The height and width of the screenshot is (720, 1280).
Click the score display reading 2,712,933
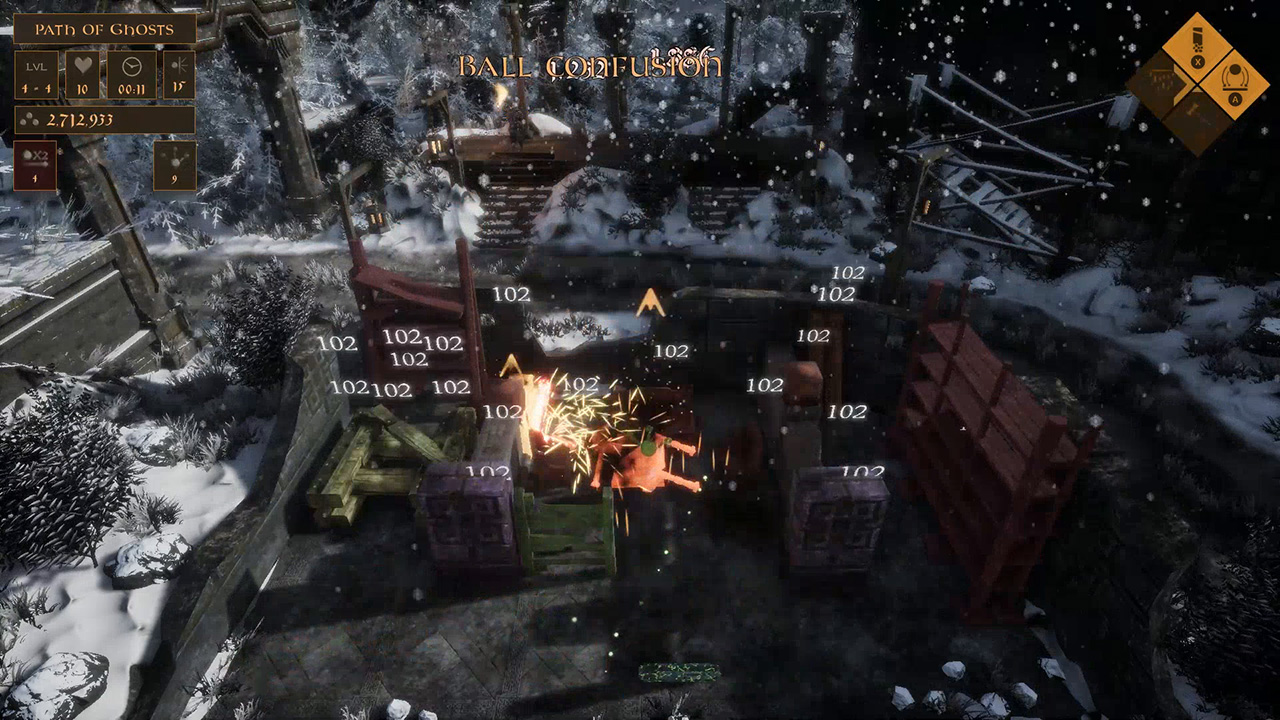(82, 119)
